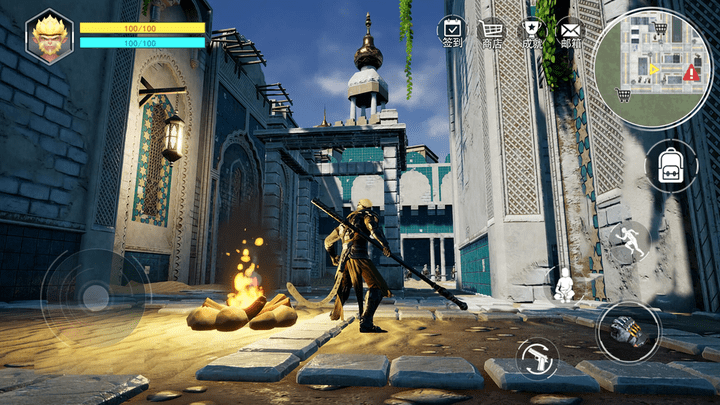Select the red warning marker on minimap
The height and width of the screenshot is (405, 720).
[x=692, y=74]
